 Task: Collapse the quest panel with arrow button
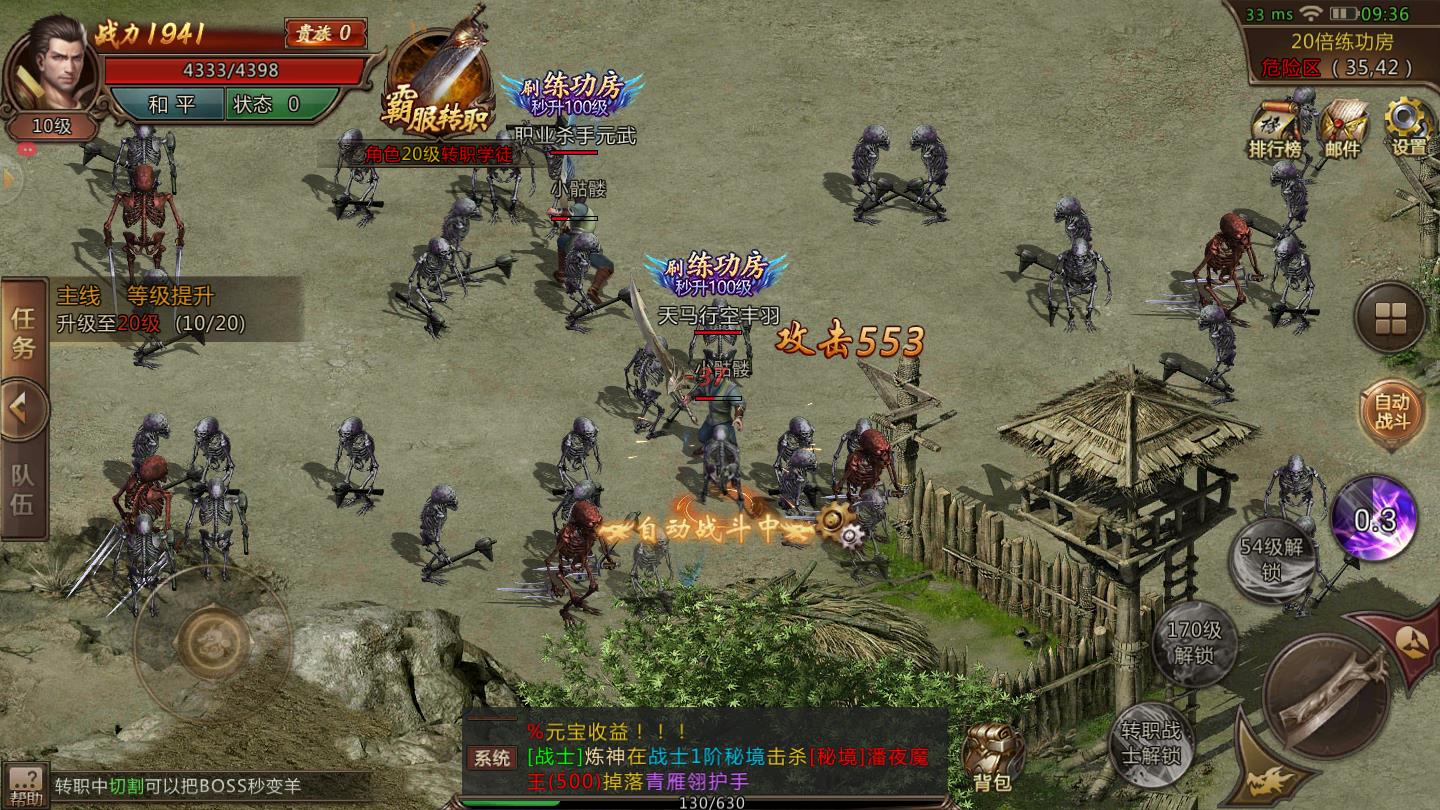(23, 410)
